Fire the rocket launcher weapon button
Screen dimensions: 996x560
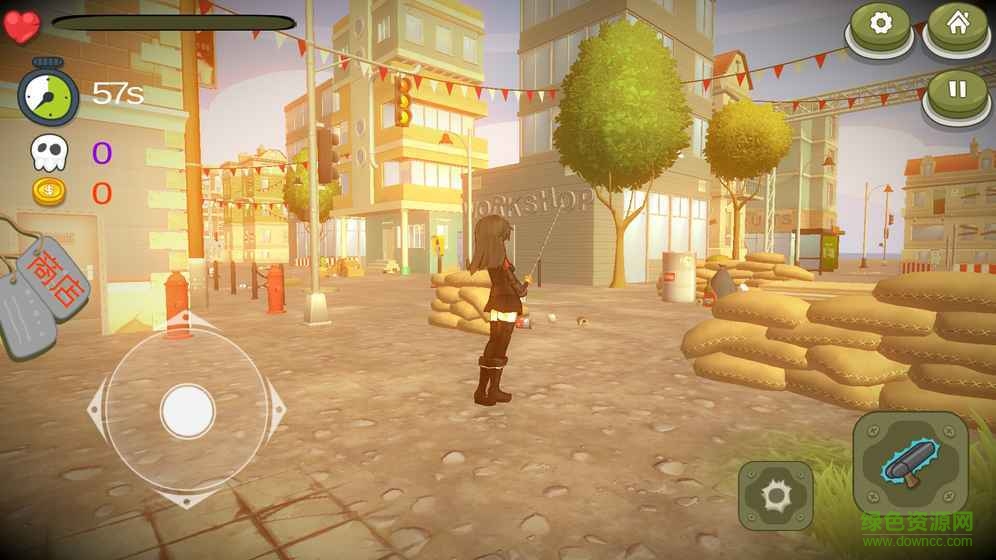pyautogui.click(x=910, y=462)
